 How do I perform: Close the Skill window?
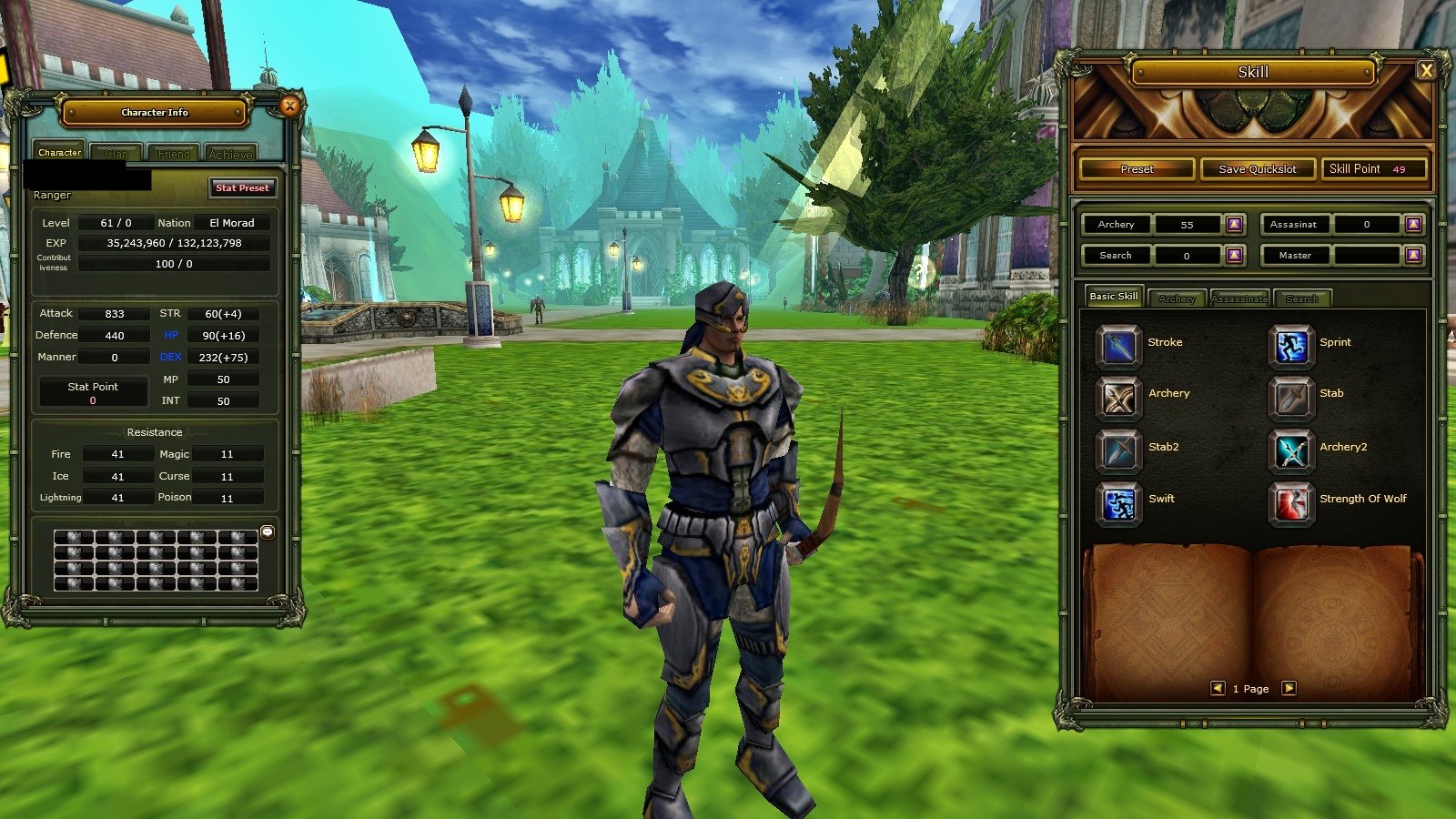(x=1426, y=71)
